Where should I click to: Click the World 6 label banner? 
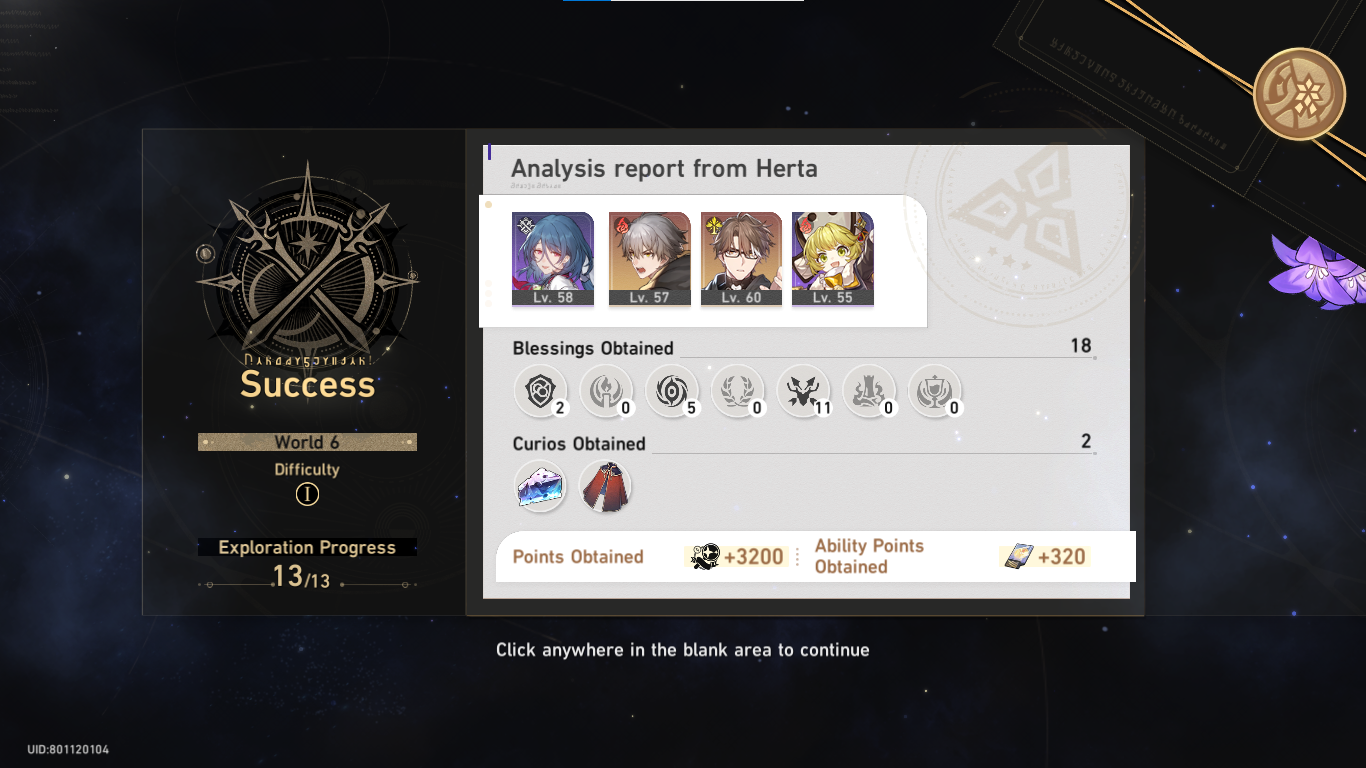coord(307,442)
